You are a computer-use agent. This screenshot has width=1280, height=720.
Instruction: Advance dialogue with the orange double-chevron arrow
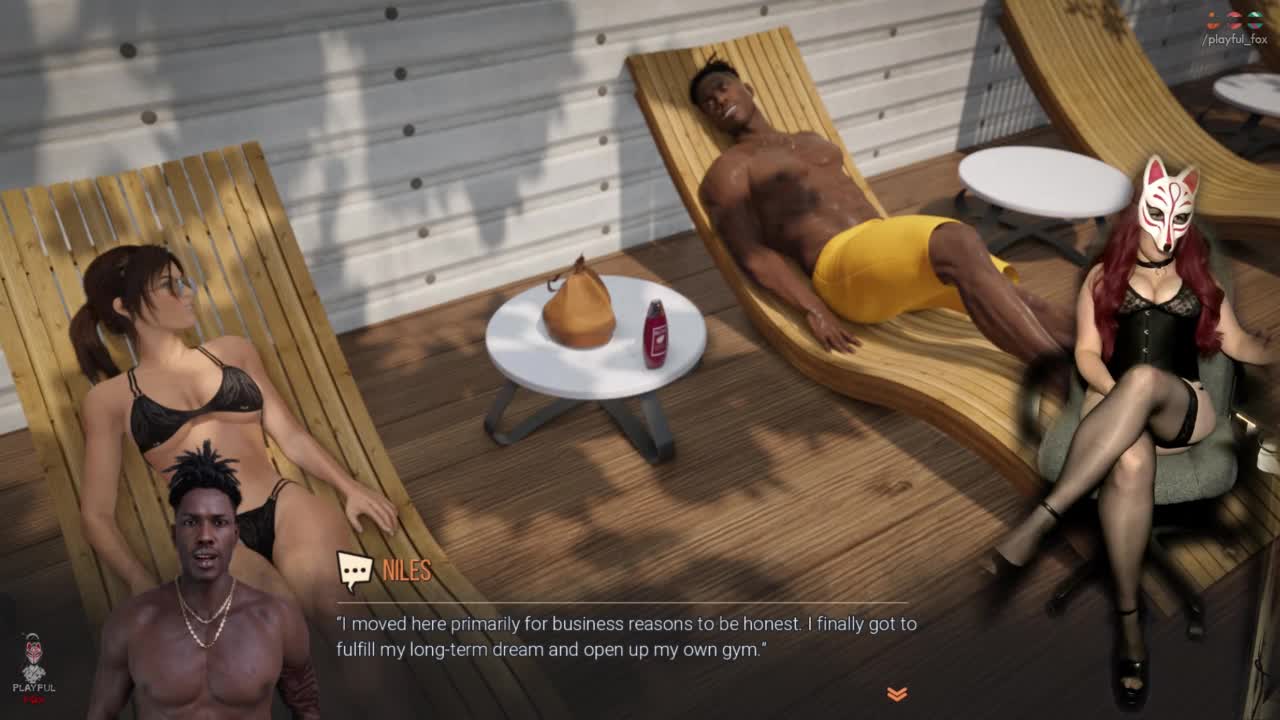click(x=896, y=693)
